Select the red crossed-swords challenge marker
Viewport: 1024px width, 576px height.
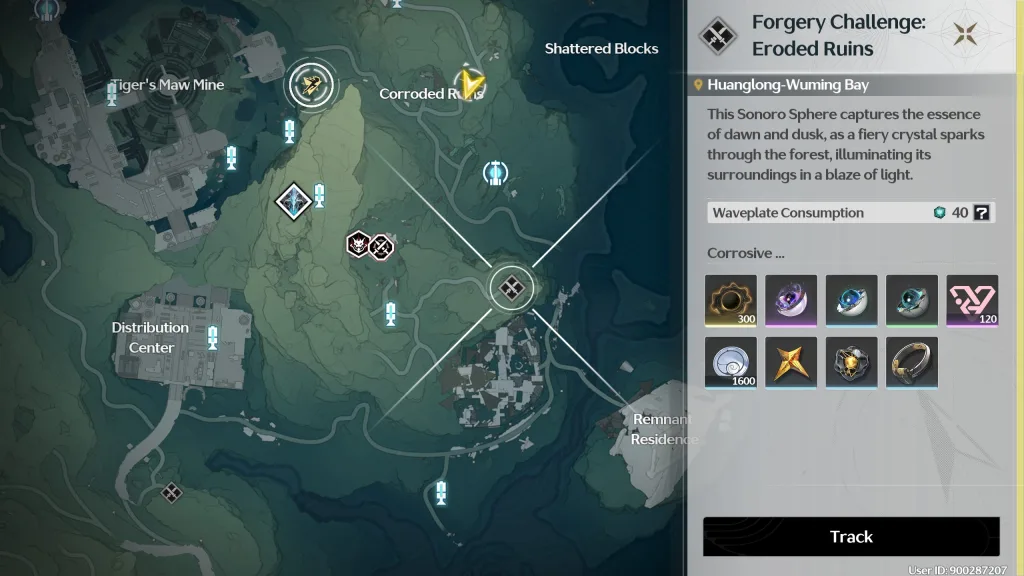click(x=380, y=245)
